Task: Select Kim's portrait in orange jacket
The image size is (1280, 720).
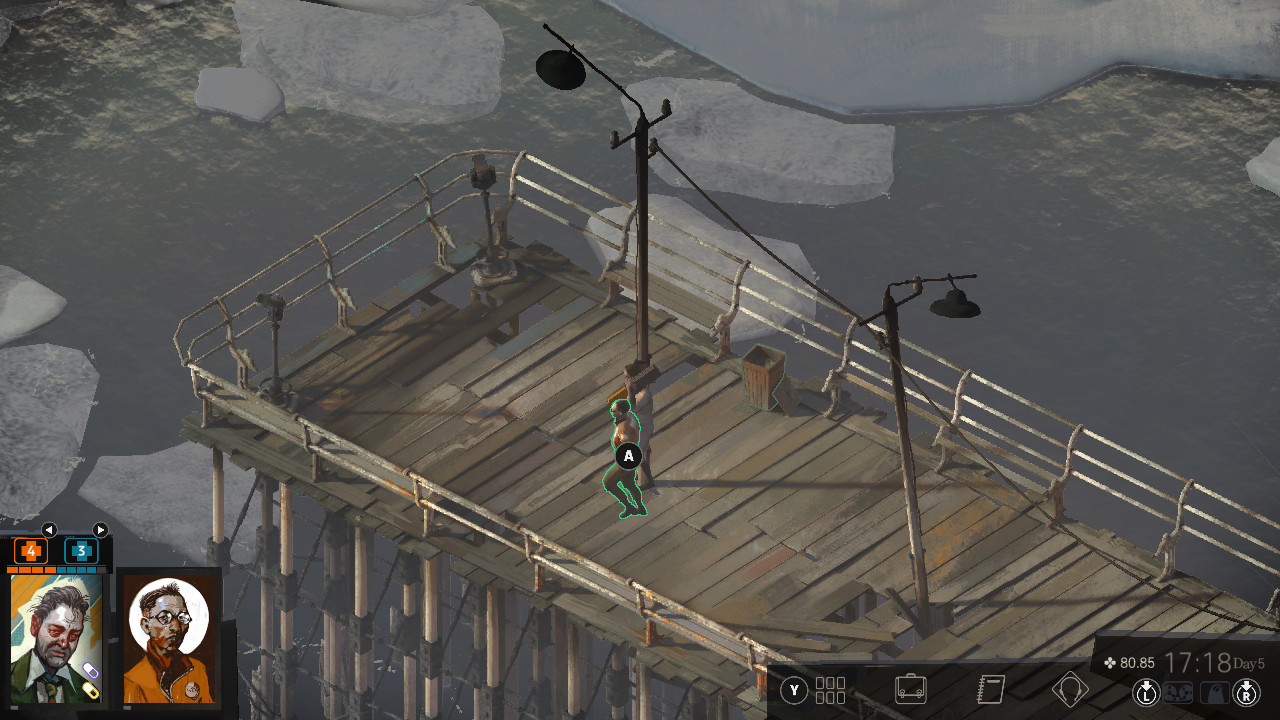Action: click(168, 638)
